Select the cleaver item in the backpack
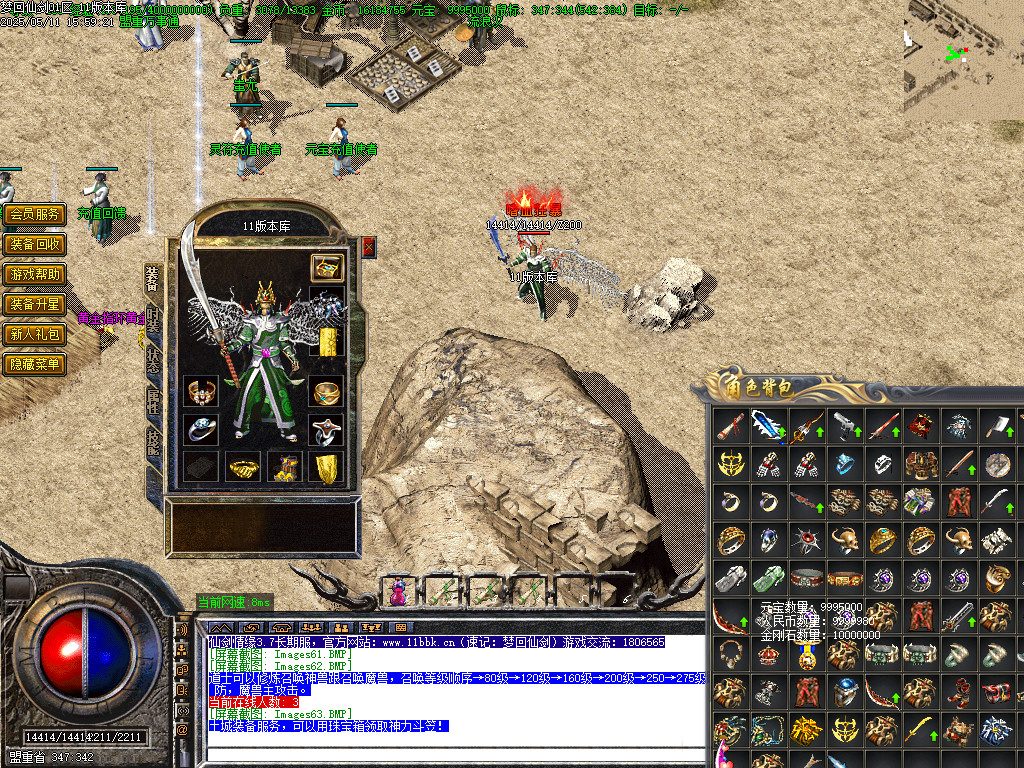1024x768 pixels. (996, 427)
